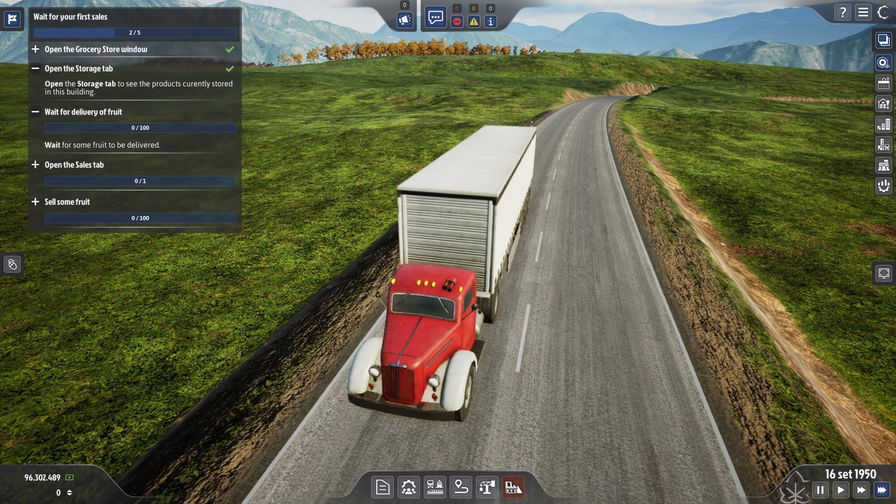Set game speed to fastest
The image size is (896, 504).
(x=882, y=490)
